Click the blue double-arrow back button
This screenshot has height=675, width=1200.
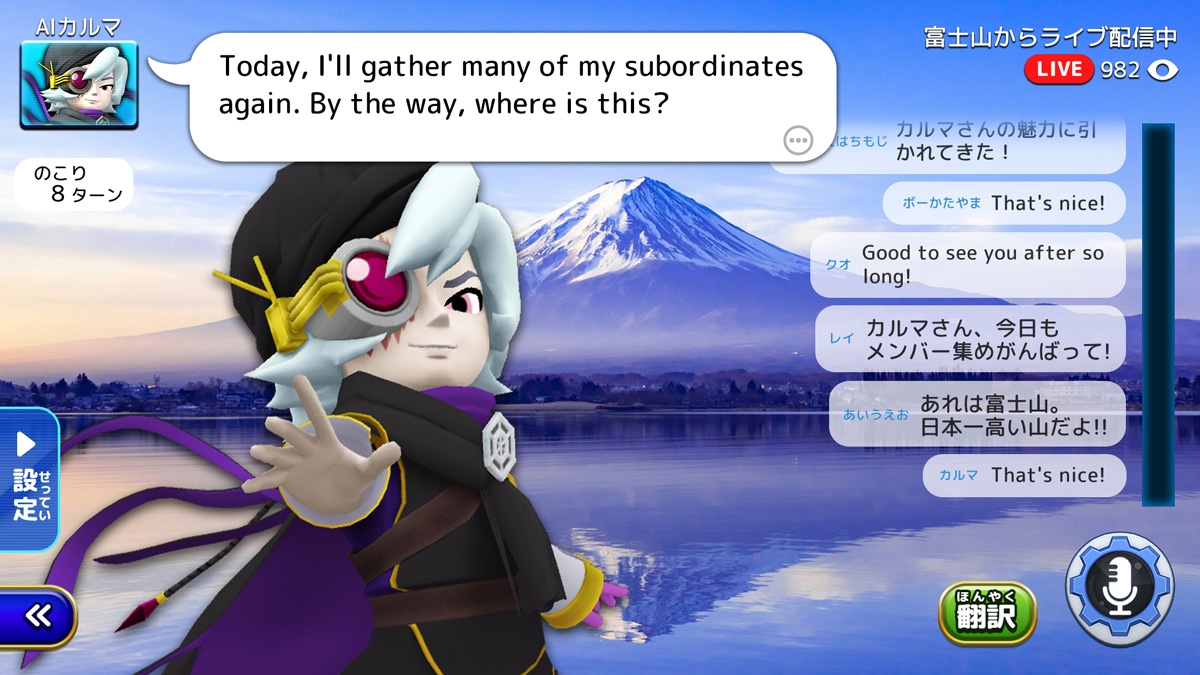click(x=38, y=616)
